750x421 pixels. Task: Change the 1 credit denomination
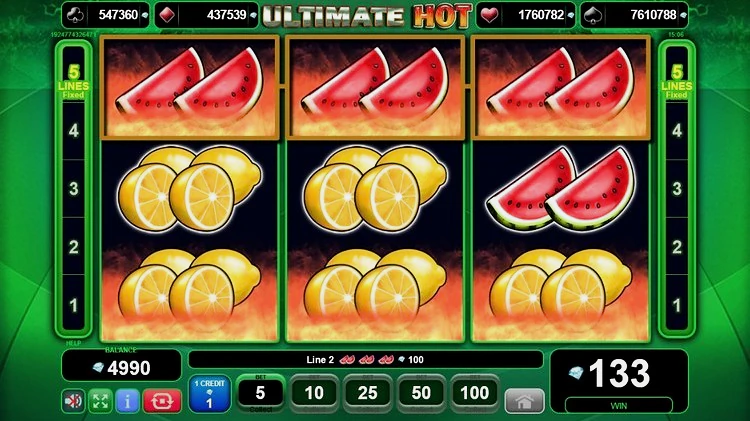[210, 395]
